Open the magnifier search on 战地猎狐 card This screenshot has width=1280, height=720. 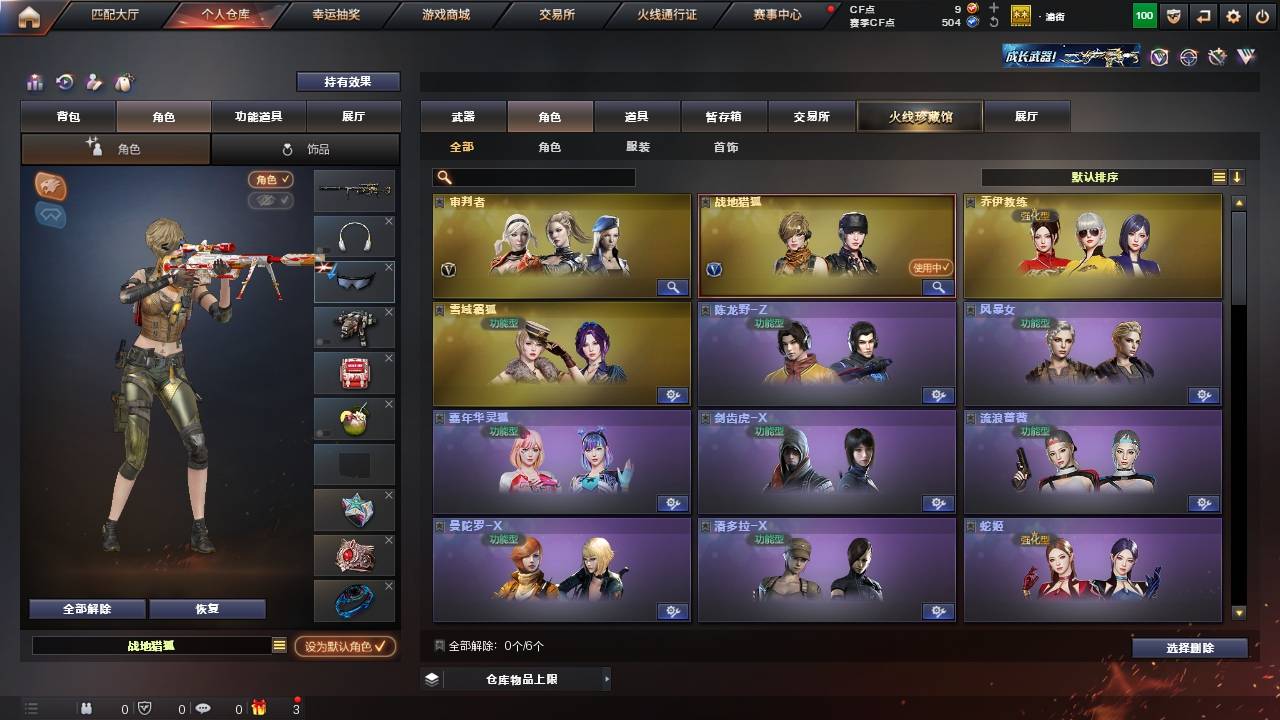pyautogui.click(x=937, y=288)
